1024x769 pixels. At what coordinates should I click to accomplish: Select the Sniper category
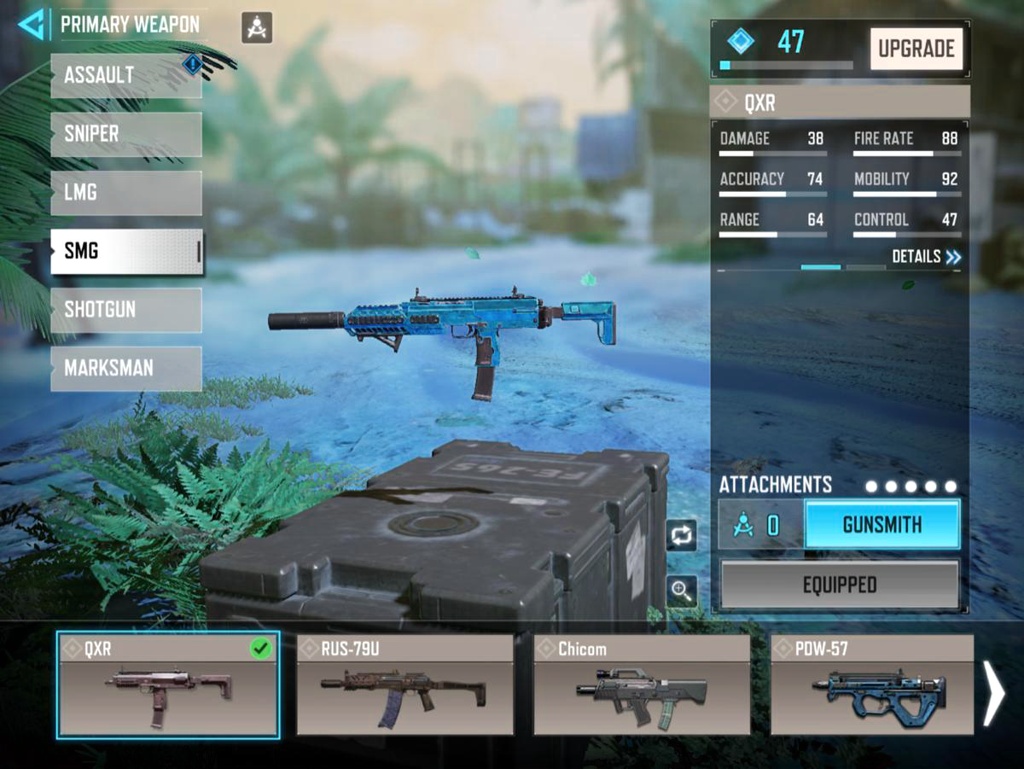(126, 134)
